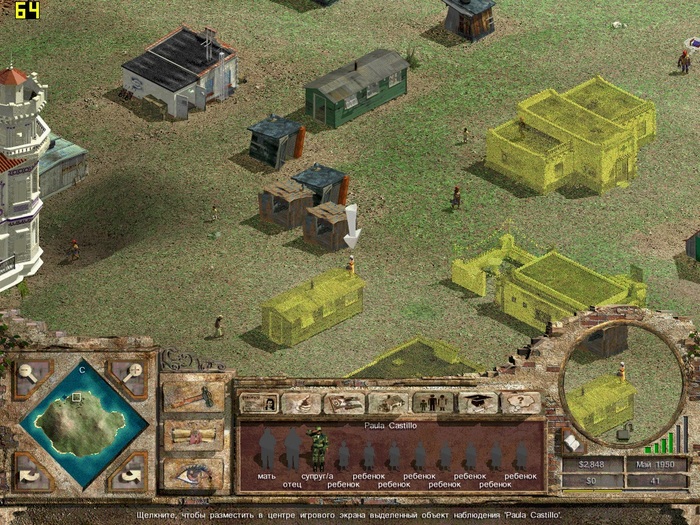This screenshot has width=700, height=525.
Task: Show the family members tab
Action: tap(432, 403)
